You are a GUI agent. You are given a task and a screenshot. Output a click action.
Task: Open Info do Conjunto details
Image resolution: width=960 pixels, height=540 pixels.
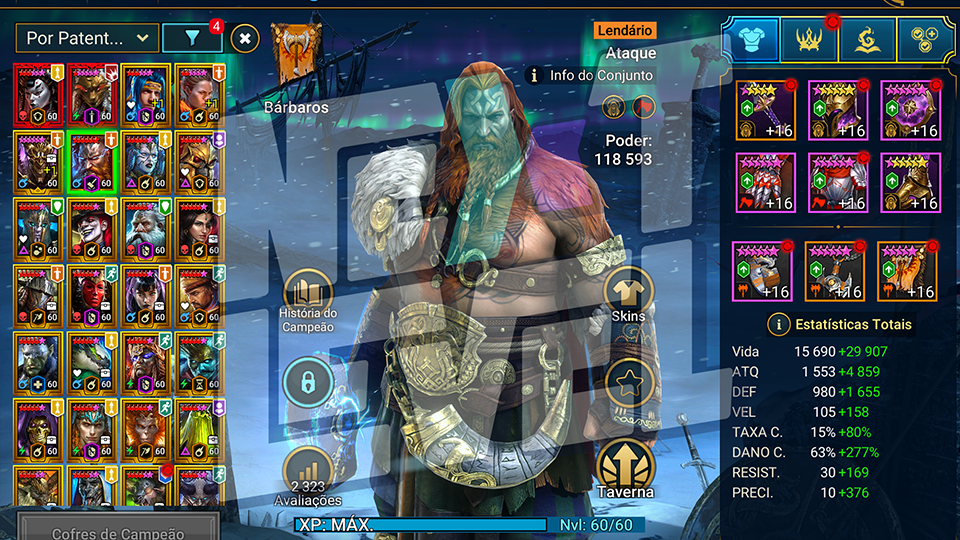[591, 75]
